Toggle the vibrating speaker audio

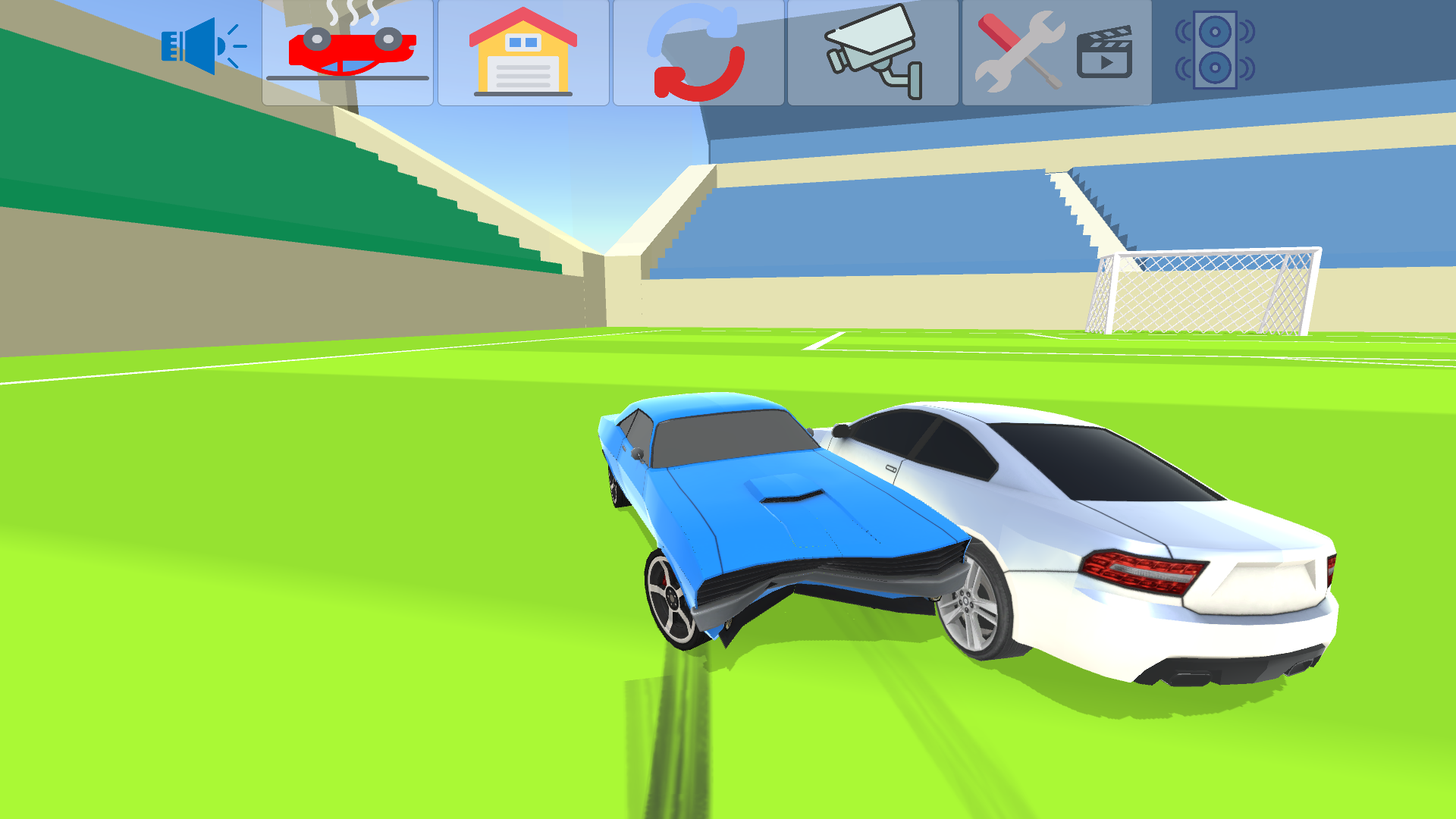[1213, 49]
